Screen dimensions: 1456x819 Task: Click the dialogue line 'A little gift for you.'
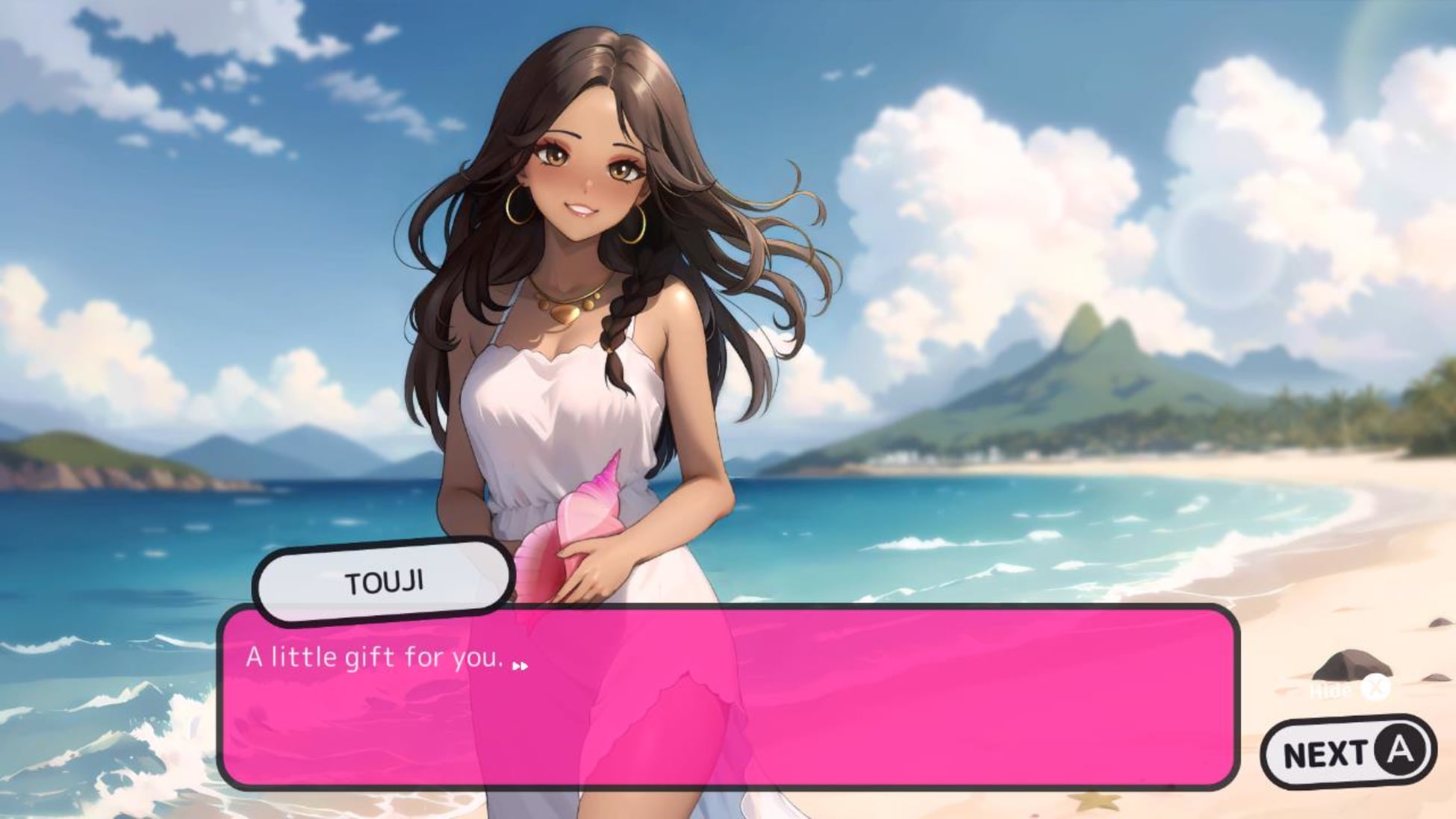tap(373, 658)
